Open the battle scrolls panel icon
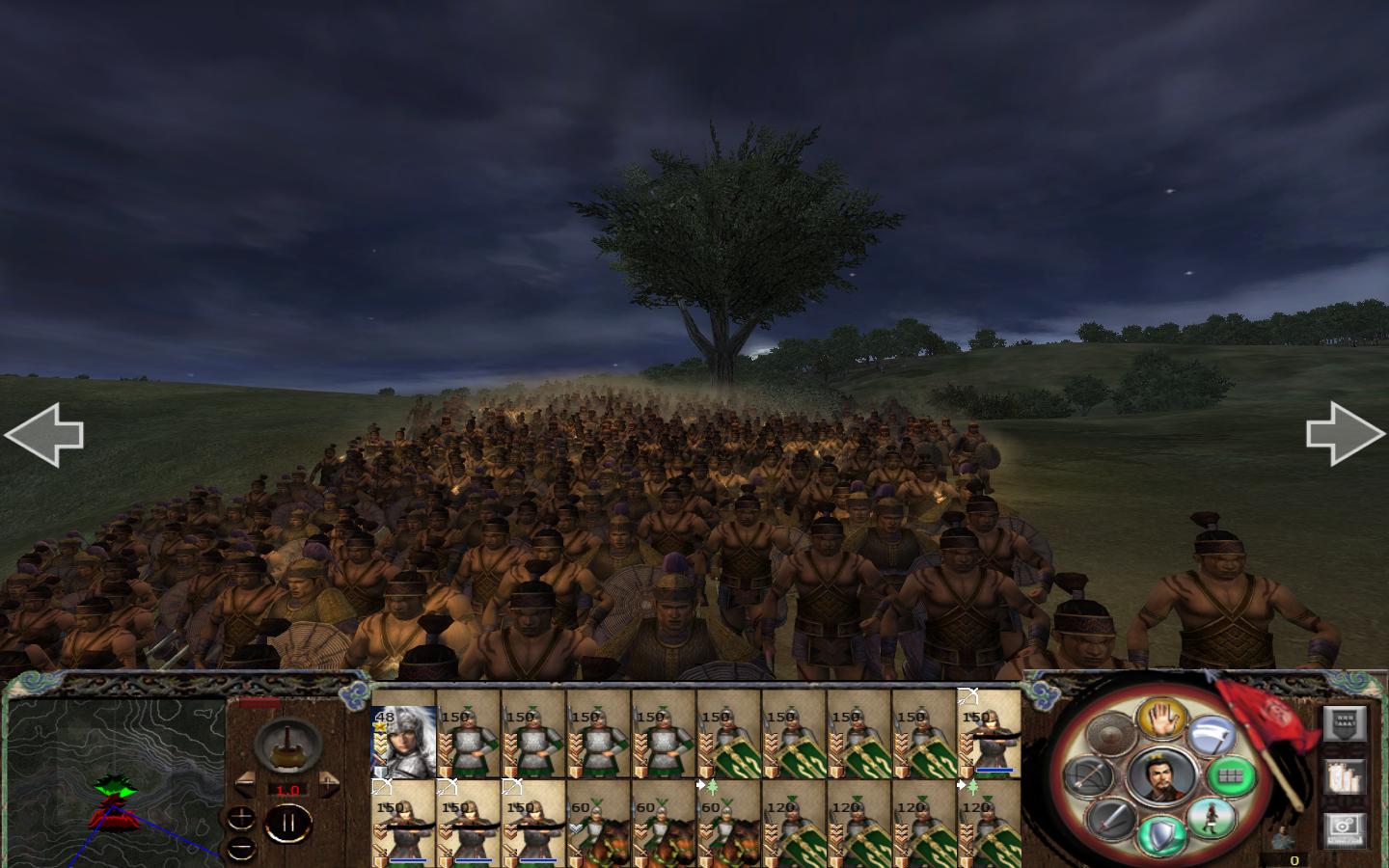The image size is (1389, 868). 1345,777
